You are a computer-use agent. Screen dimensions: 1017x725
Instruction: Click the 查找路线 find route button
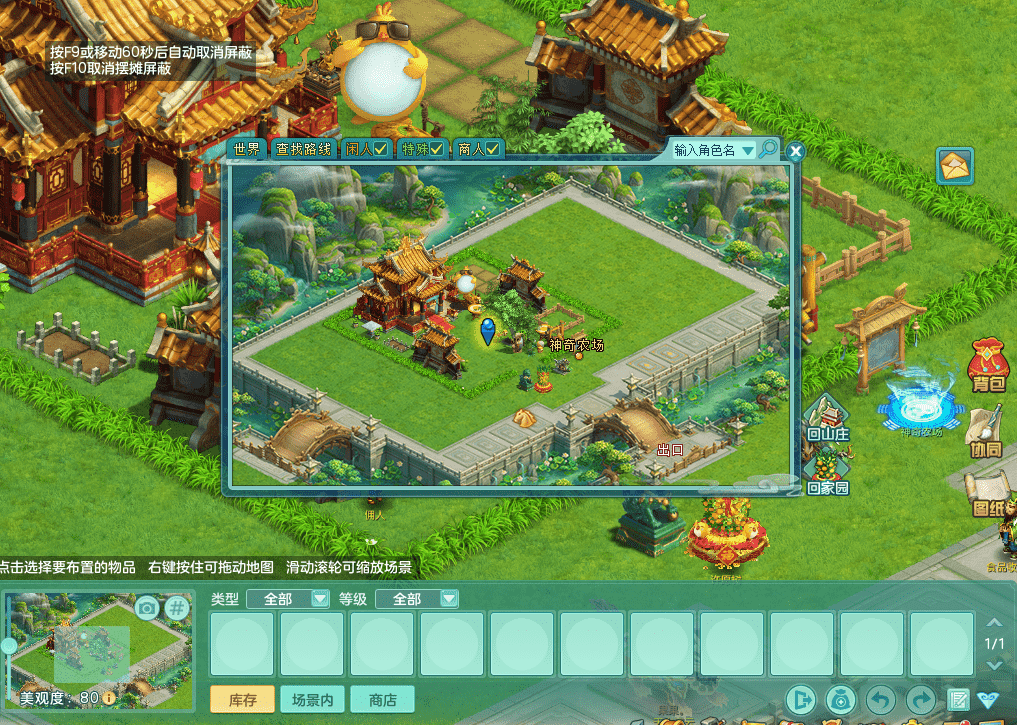(x=303, y=150)
